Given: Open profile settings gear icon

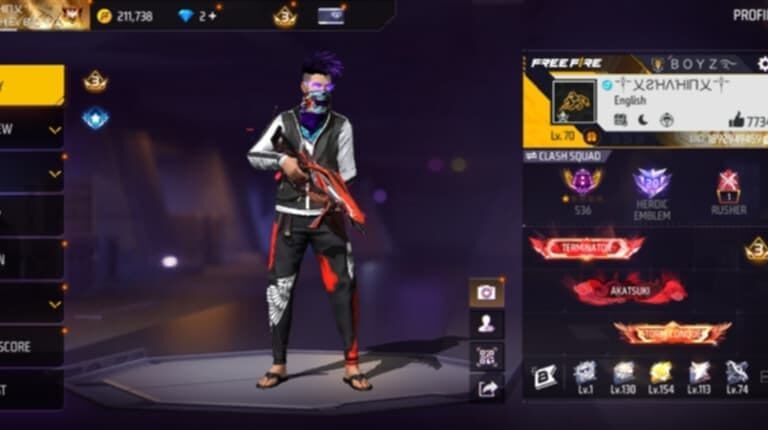Looking at the screenshot, I should click(762, 63).
